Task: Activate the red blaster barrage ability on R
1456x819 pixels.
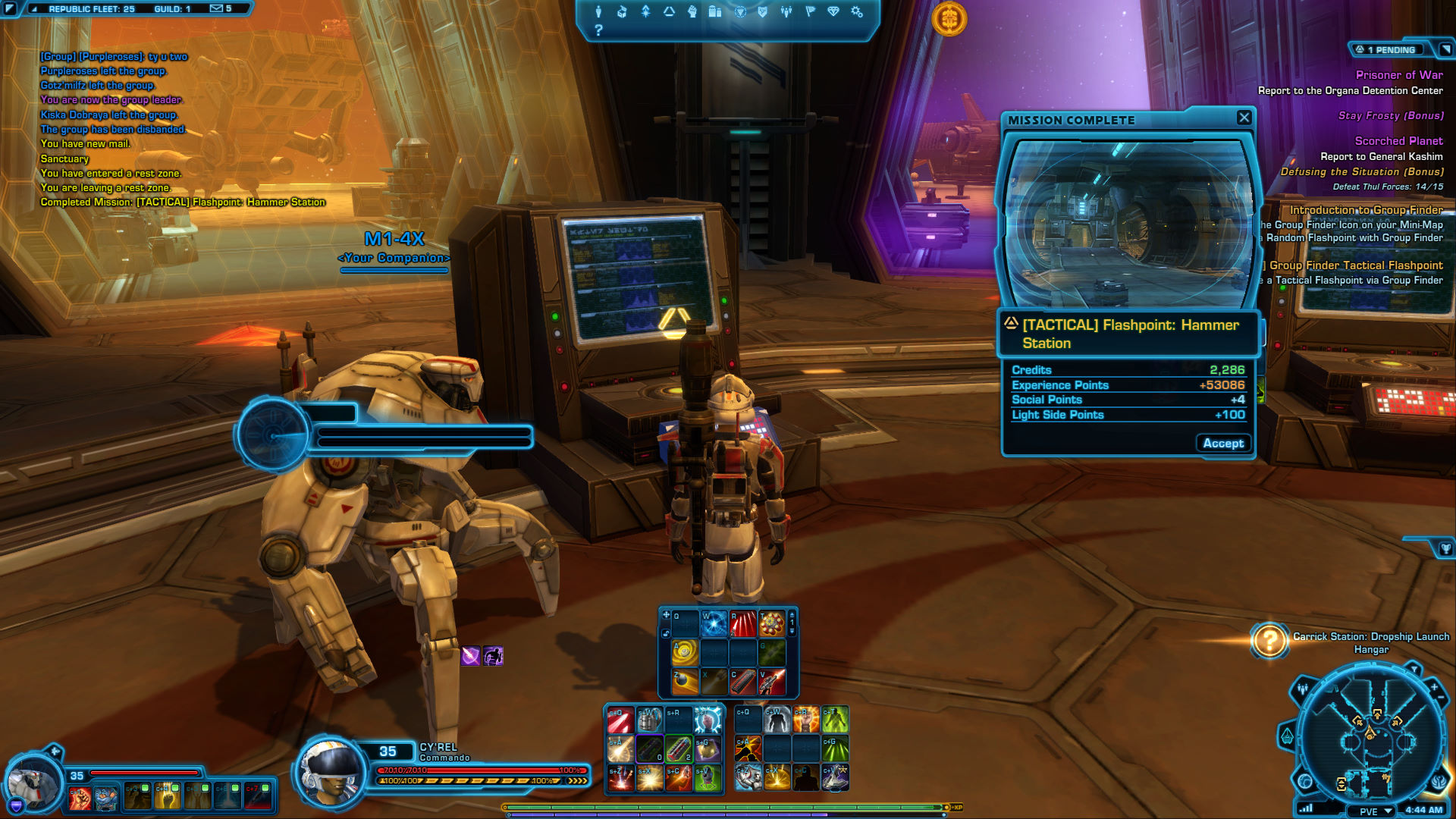Action: (742, 623)
